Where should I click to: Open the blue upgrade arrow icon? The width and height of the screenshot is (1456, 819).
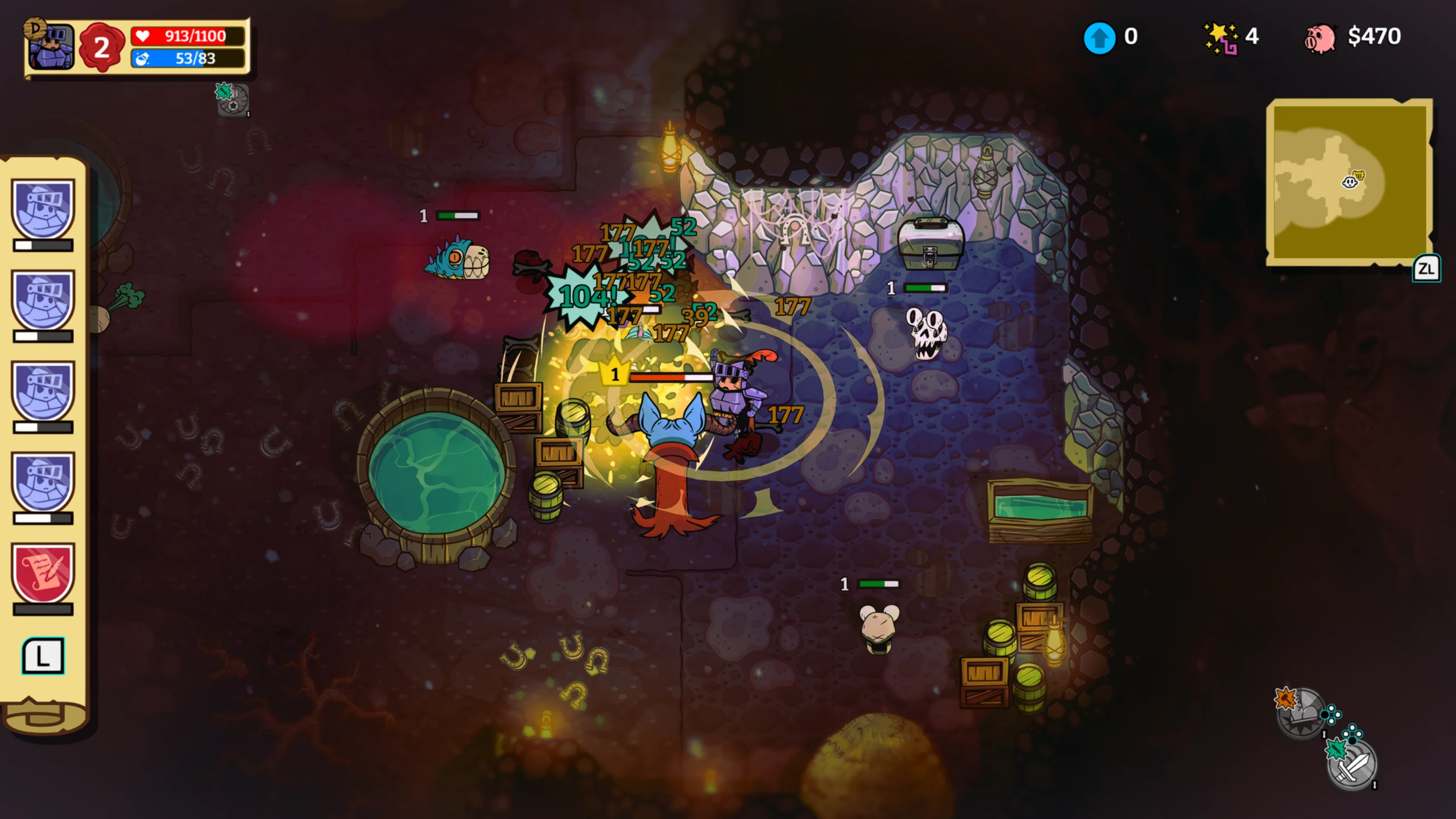click(x=1099, y=38)
